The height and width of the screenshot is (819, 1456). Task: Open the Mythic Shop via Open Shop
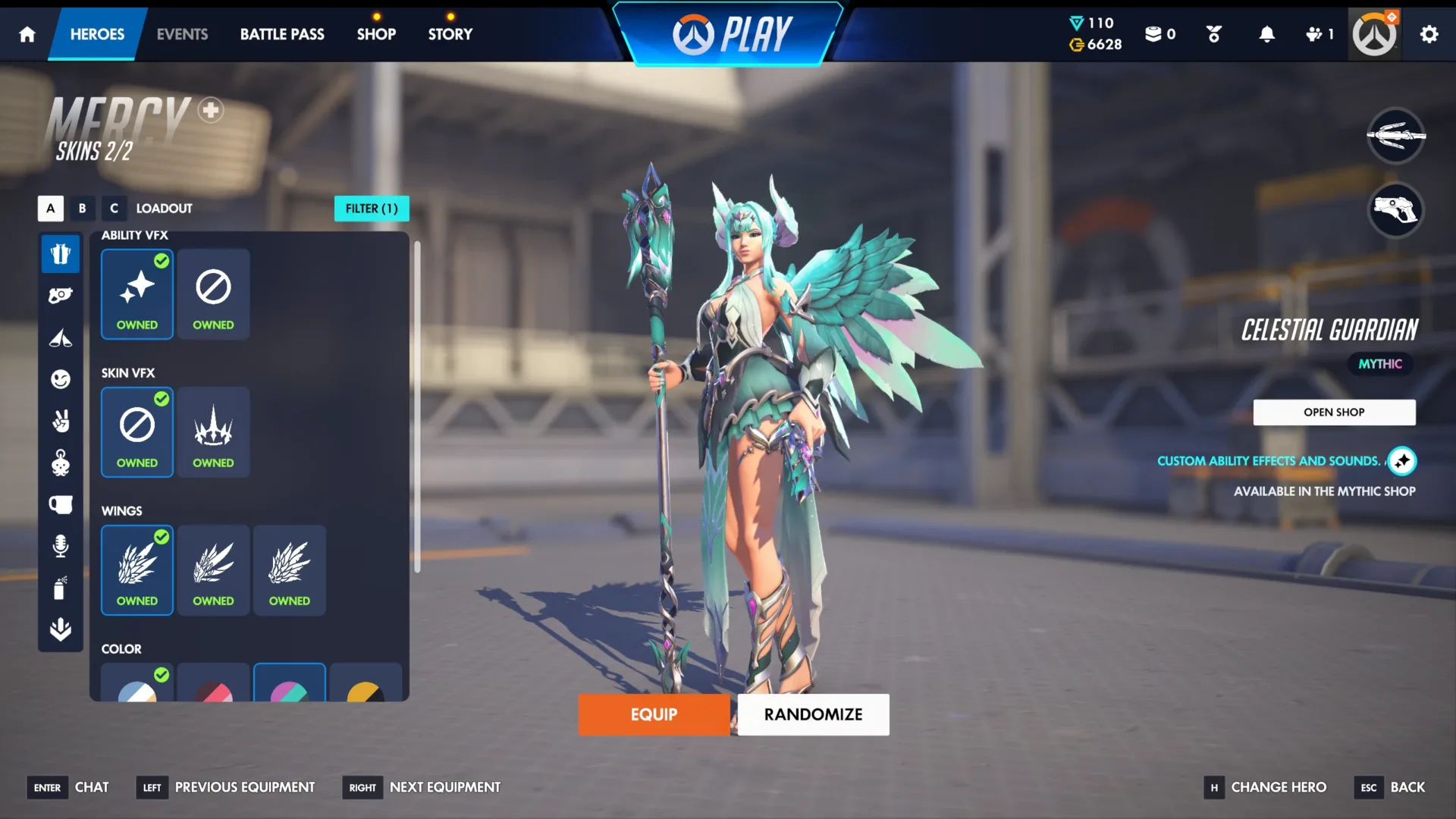pos(1334,412)
